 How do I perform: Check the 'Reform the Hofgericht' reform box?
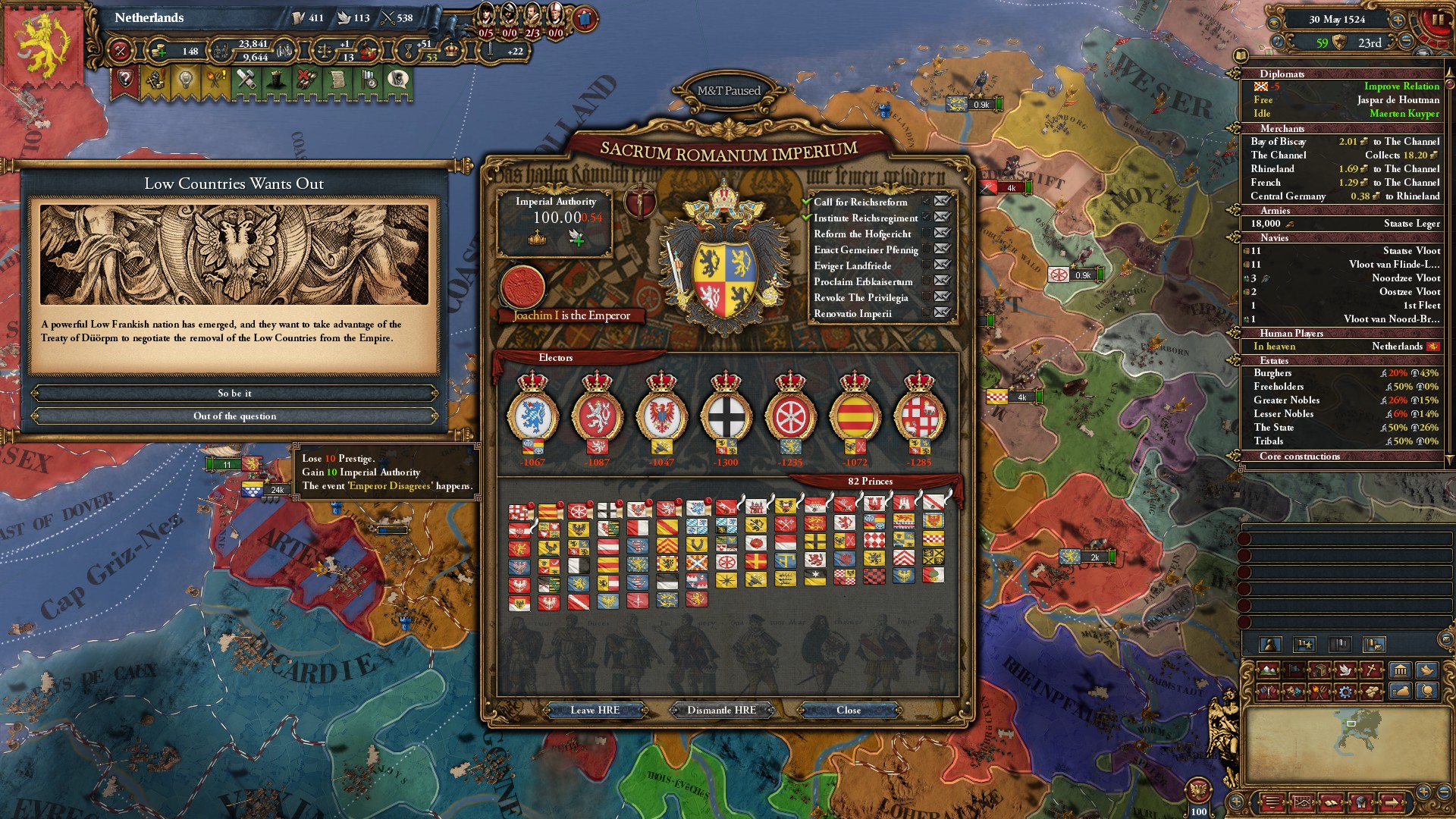click(x=926, y=234)
